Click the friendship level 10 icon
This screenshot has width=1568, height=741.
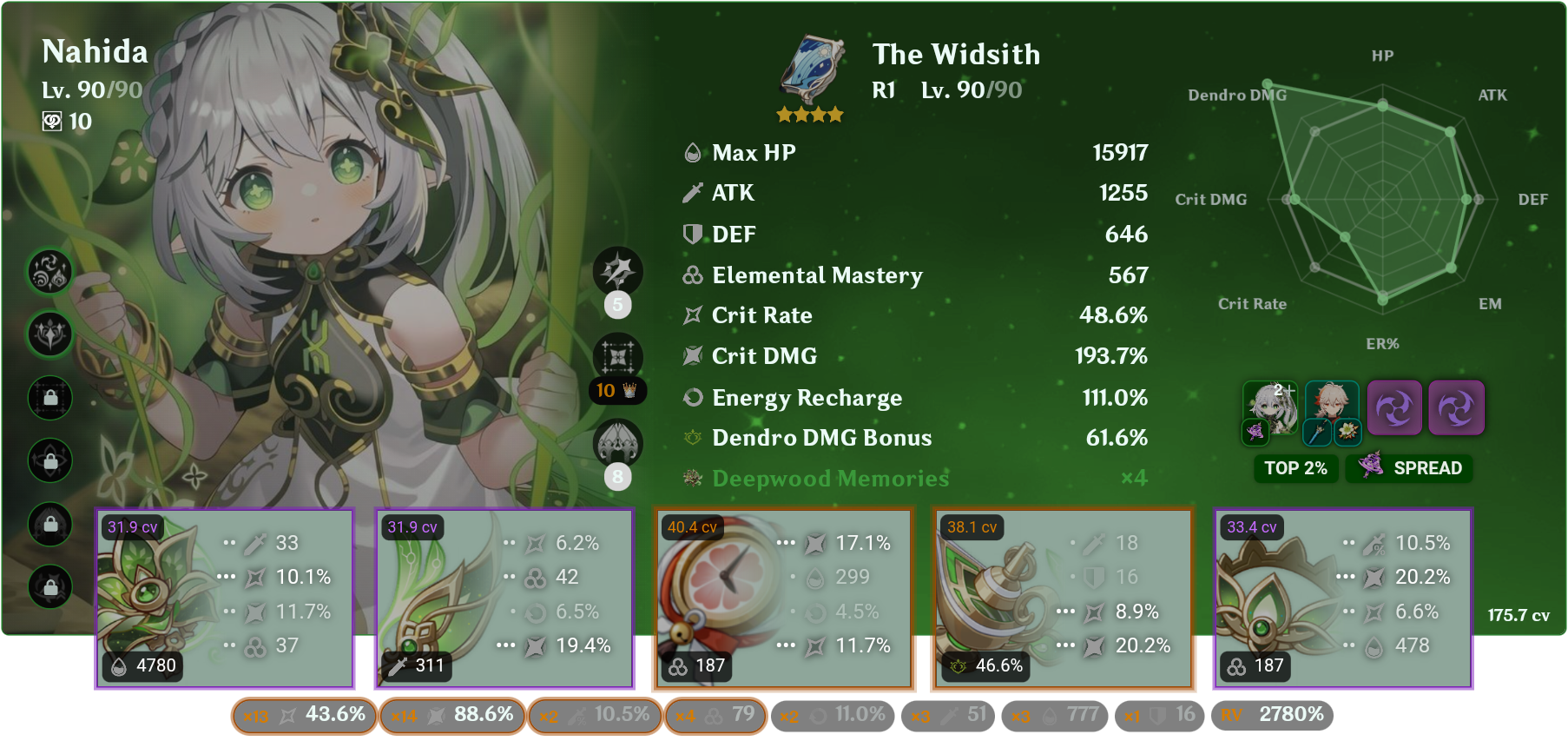(54, 122)
